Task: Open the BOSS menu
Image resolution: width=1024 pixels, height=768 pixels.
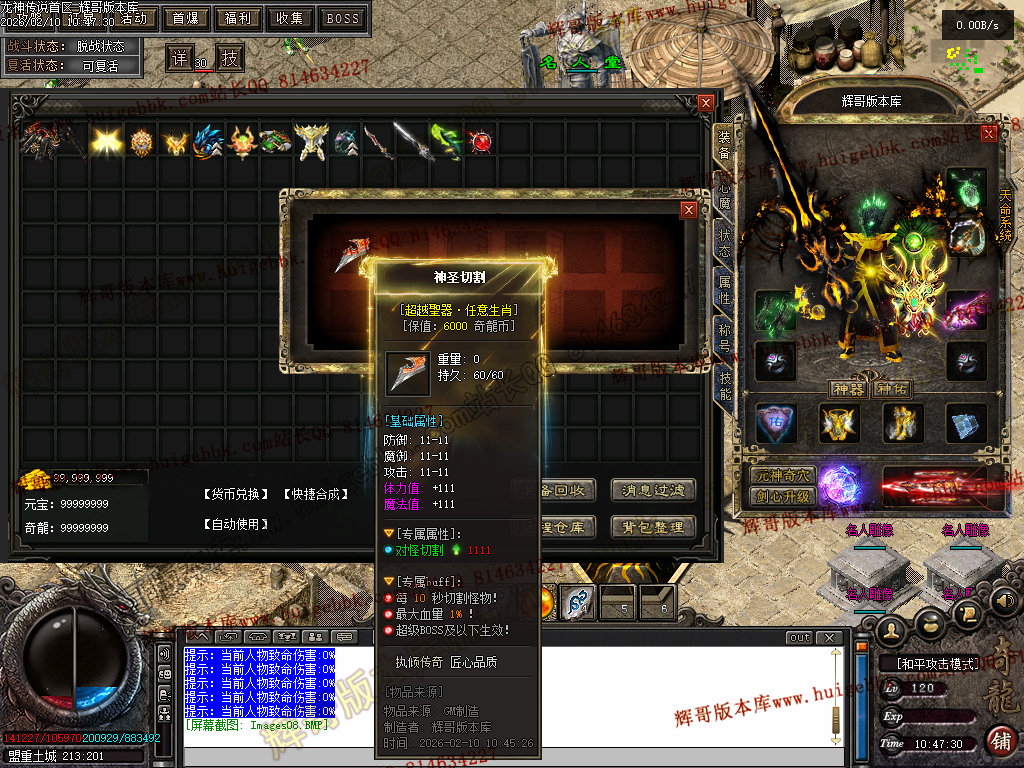Action: click(343, 18)
